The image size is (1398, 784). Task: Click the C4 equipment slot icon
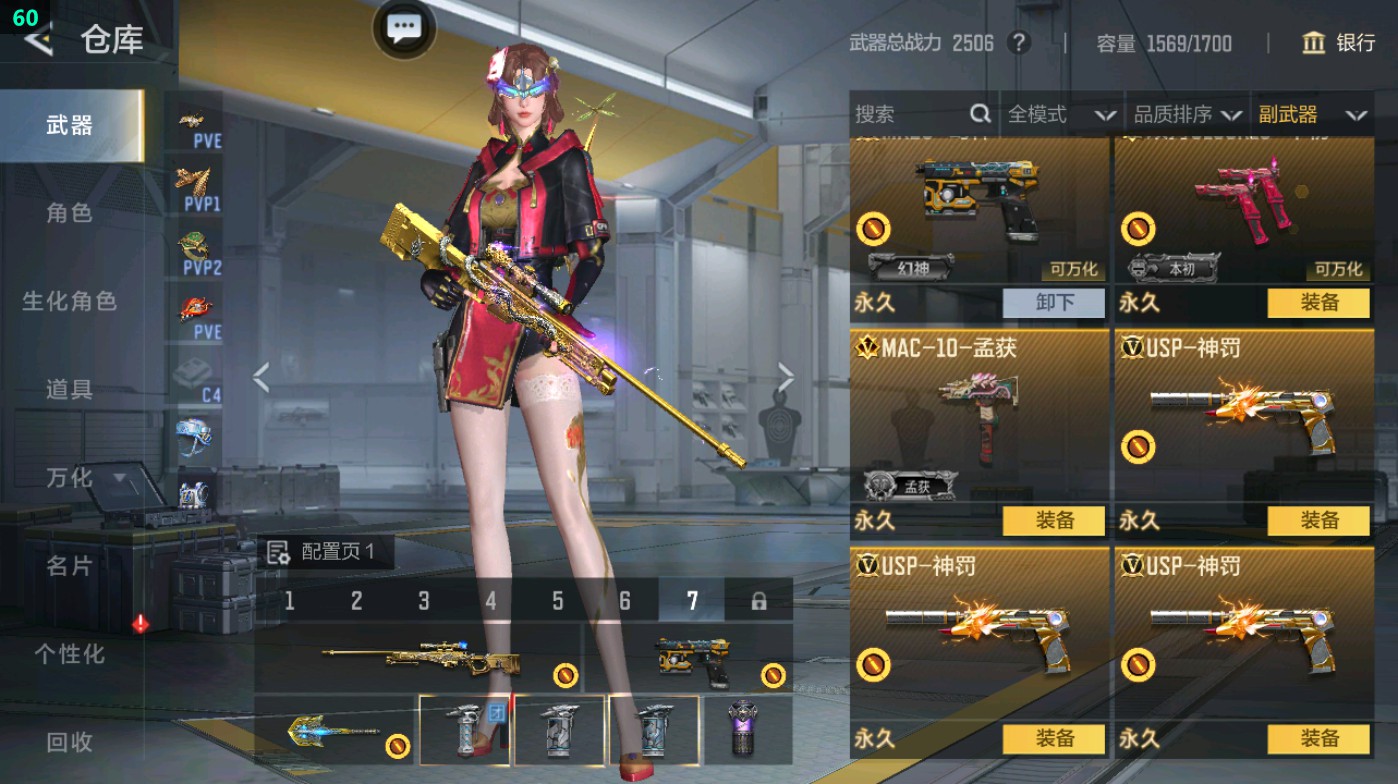[196, 380]
